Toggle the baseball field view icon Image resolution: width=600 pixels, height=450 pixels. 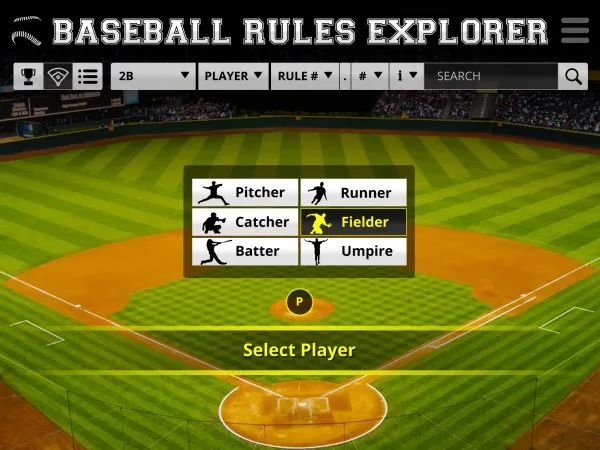[58, 76]
